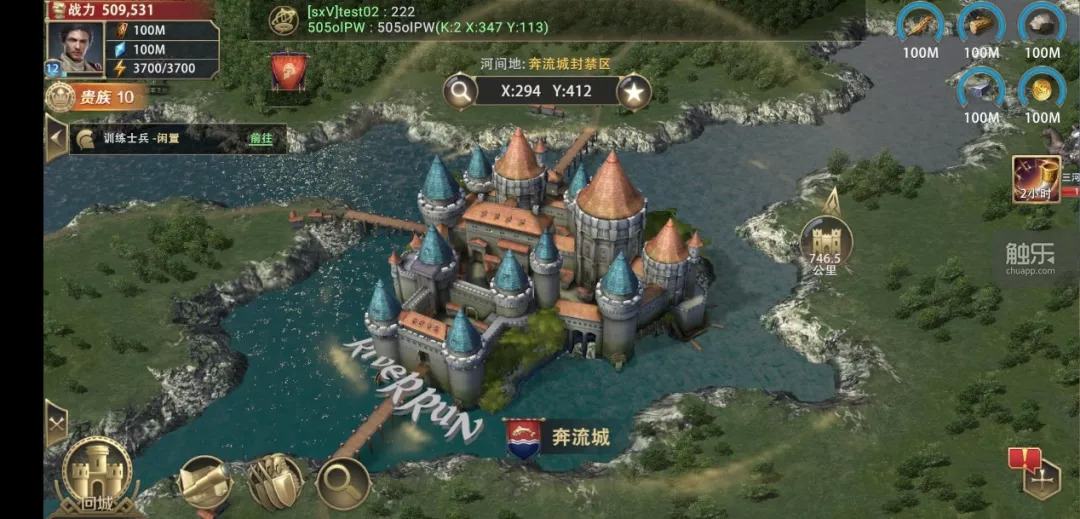Open the bottom bar magnifier search button
1080x519 pixels.
coord(343,482)
